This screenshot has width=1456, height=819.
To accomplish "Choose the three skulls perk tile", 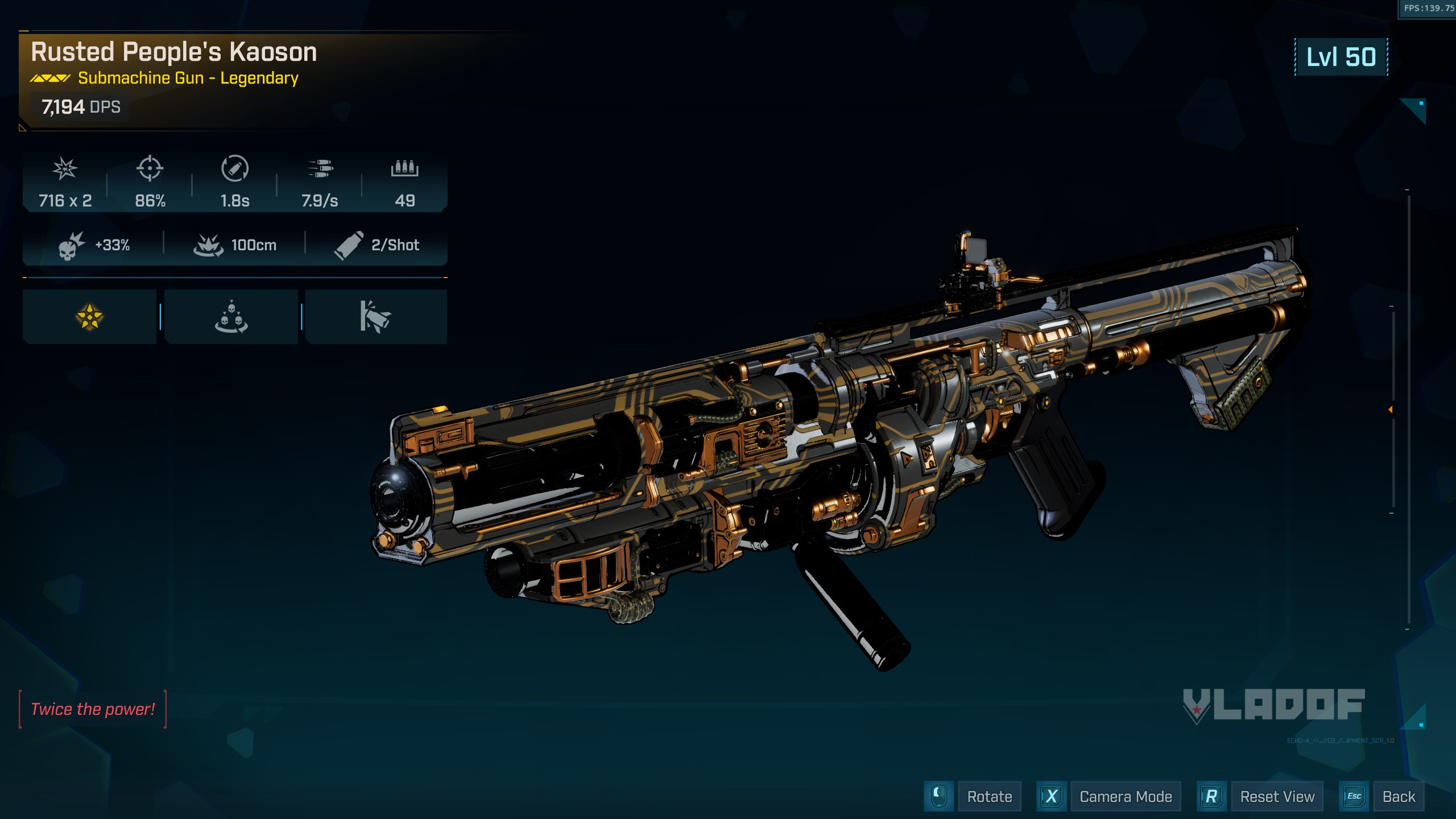I will pos(231,317).
